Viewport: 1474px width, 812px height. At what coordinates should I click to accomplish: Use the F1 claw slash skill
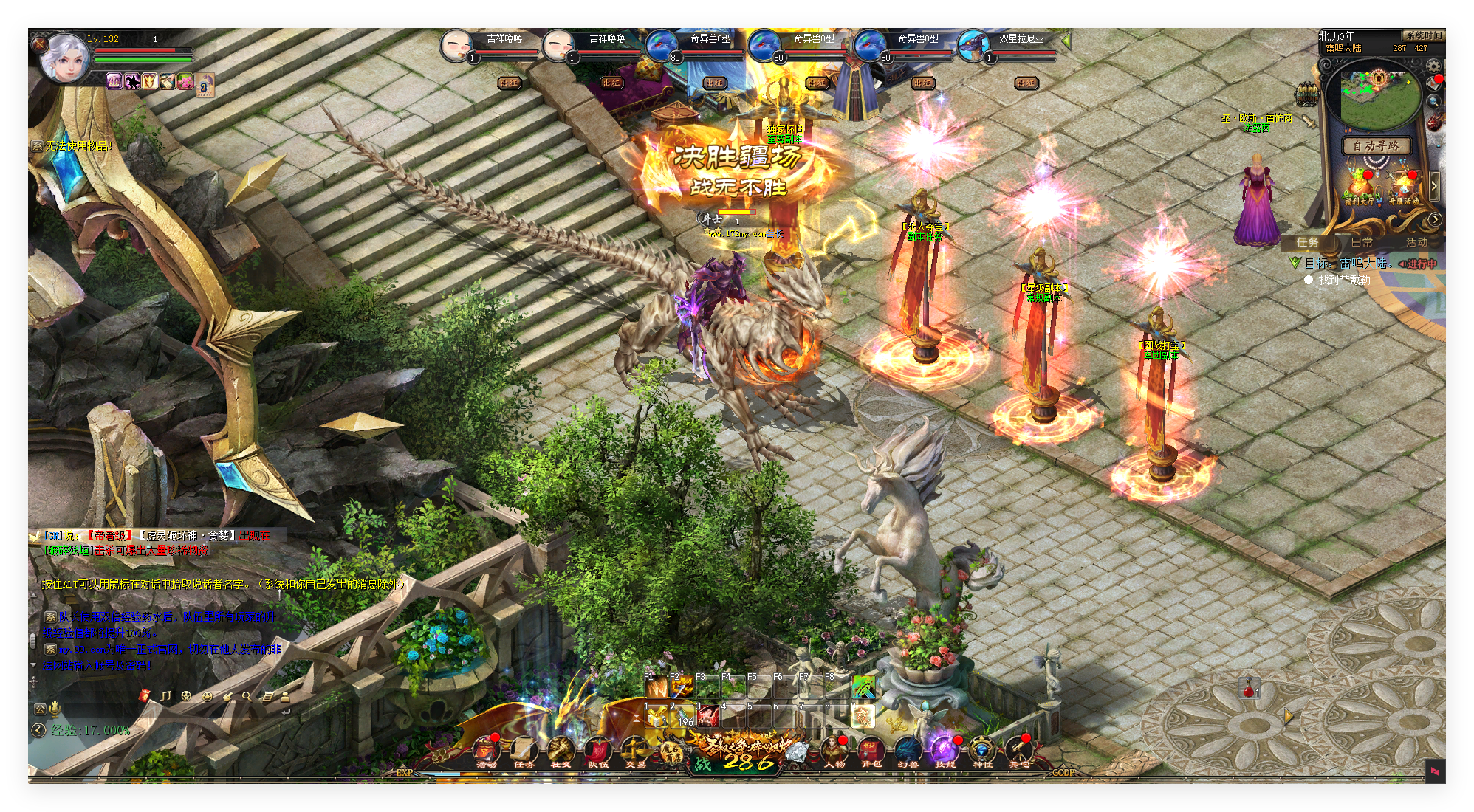click(656, 688)
